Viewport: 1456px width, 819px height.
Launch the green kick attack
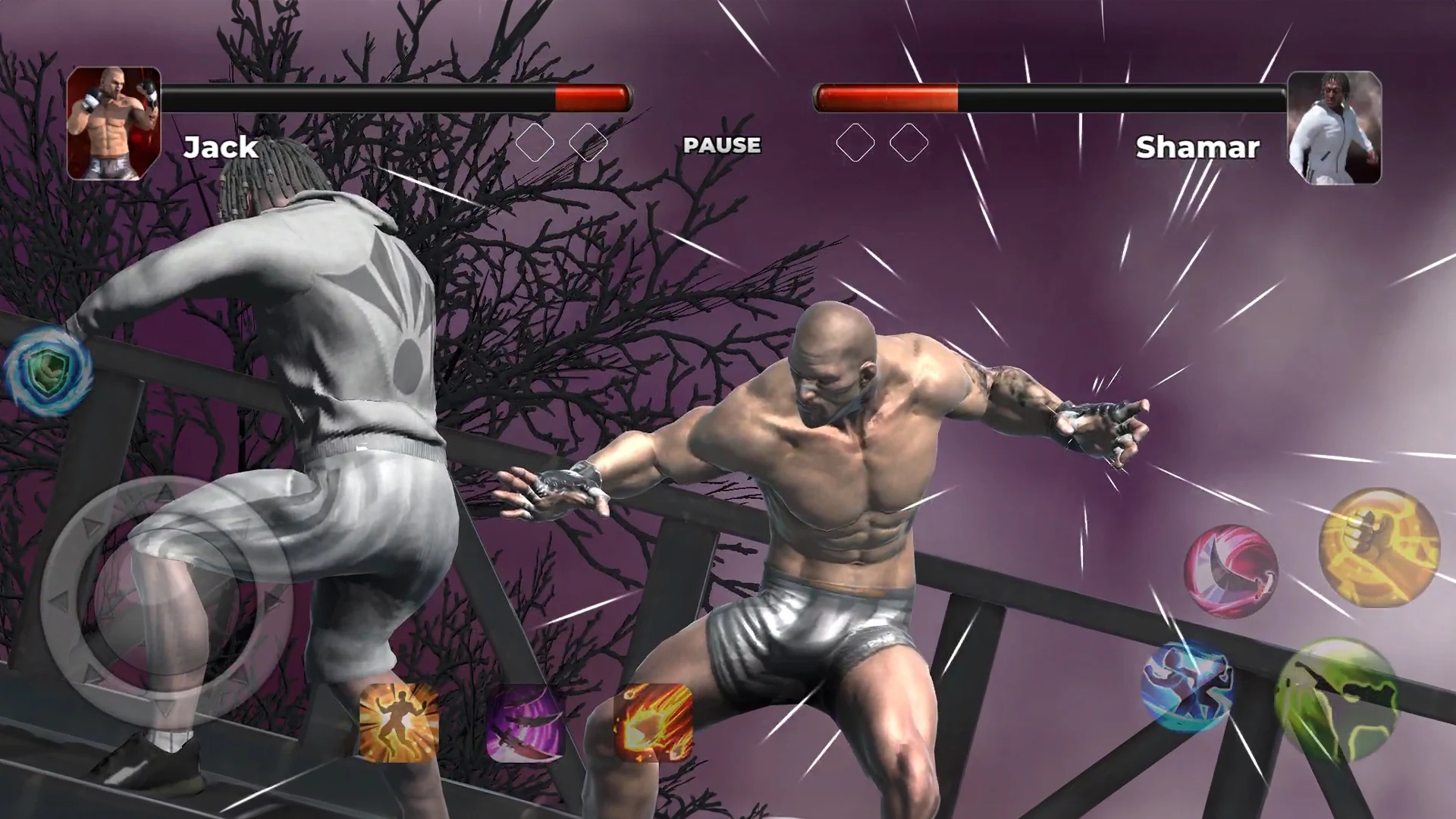[x=1338, y=699]
